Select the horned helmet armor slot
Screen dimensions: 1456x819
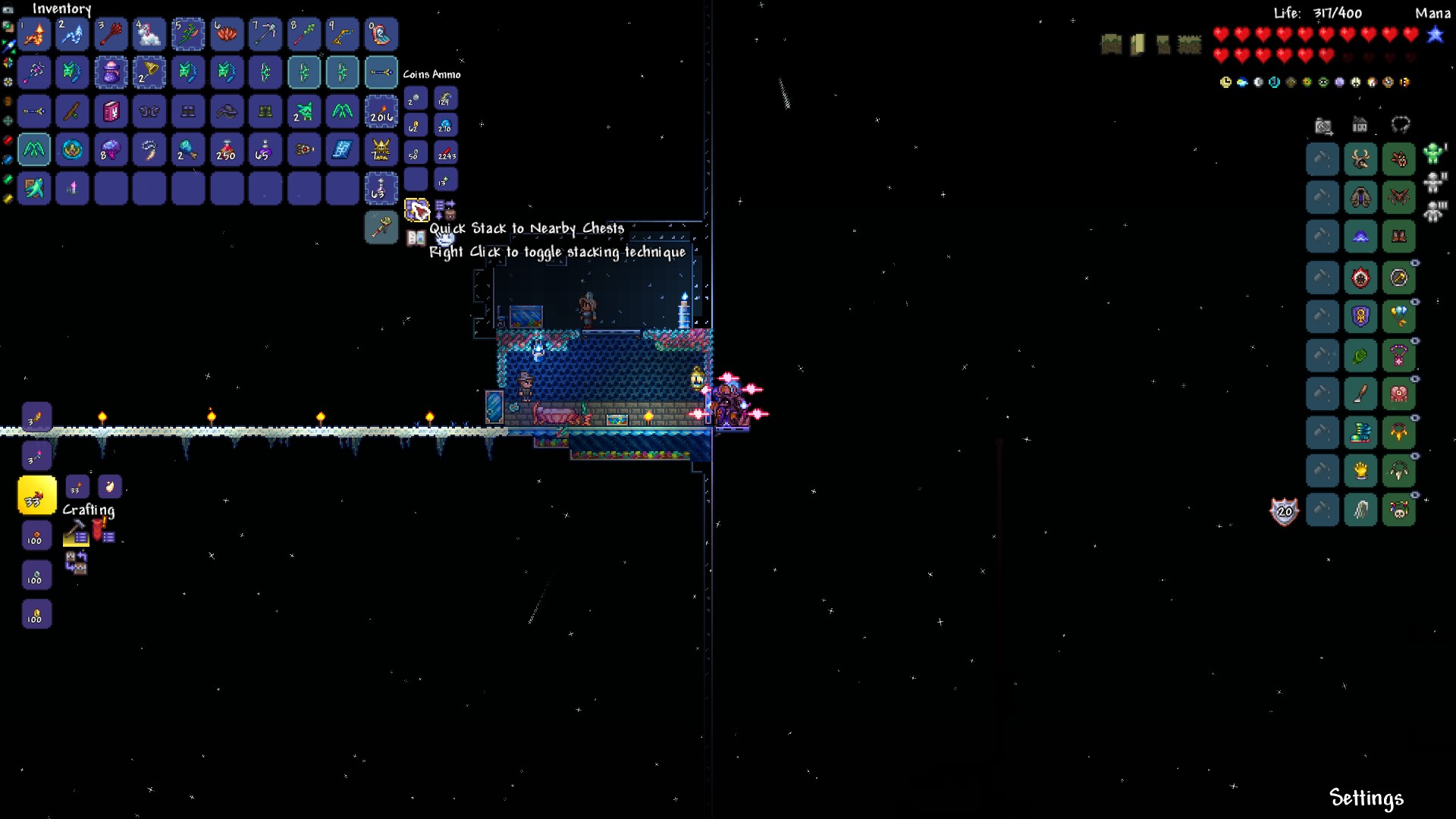coord(1360,159)
